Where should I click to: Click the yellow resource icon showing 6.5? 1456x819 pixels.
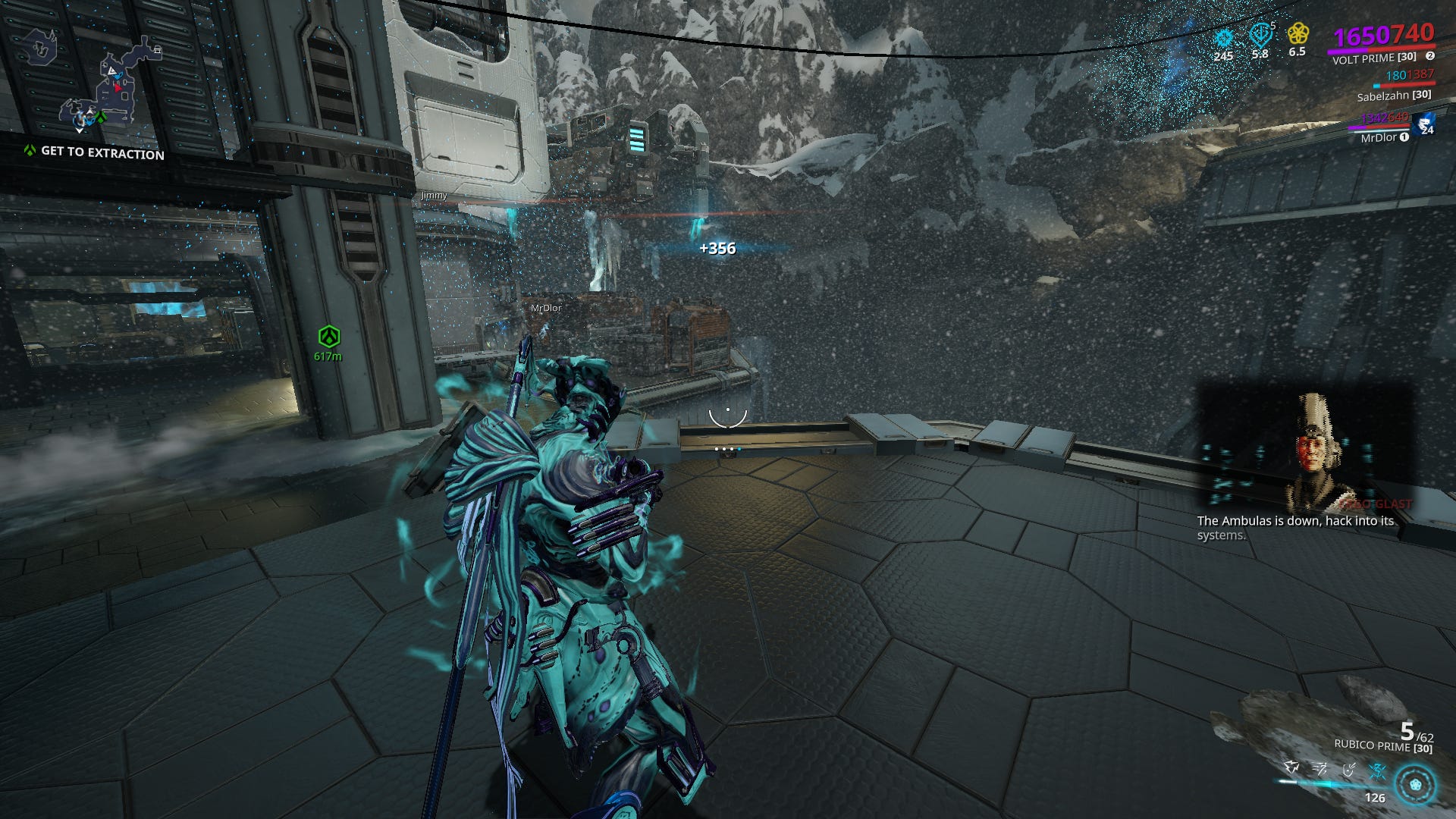pos(1299,35)
